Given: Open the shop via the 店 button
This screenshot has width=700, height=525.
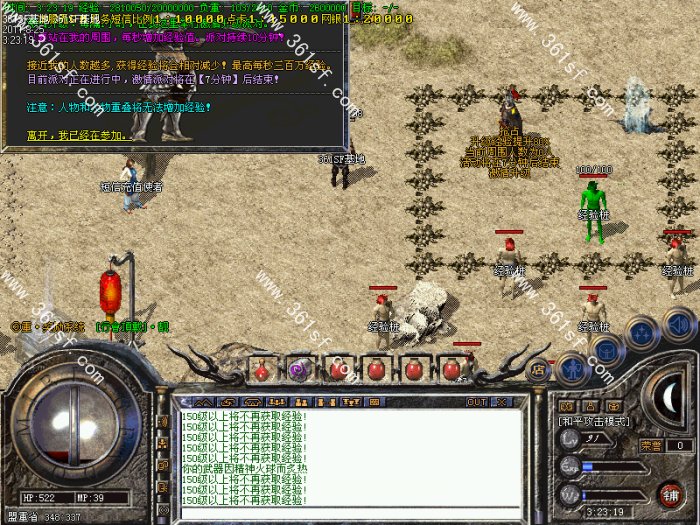Looking at the screenshot, I should point(539,369).
